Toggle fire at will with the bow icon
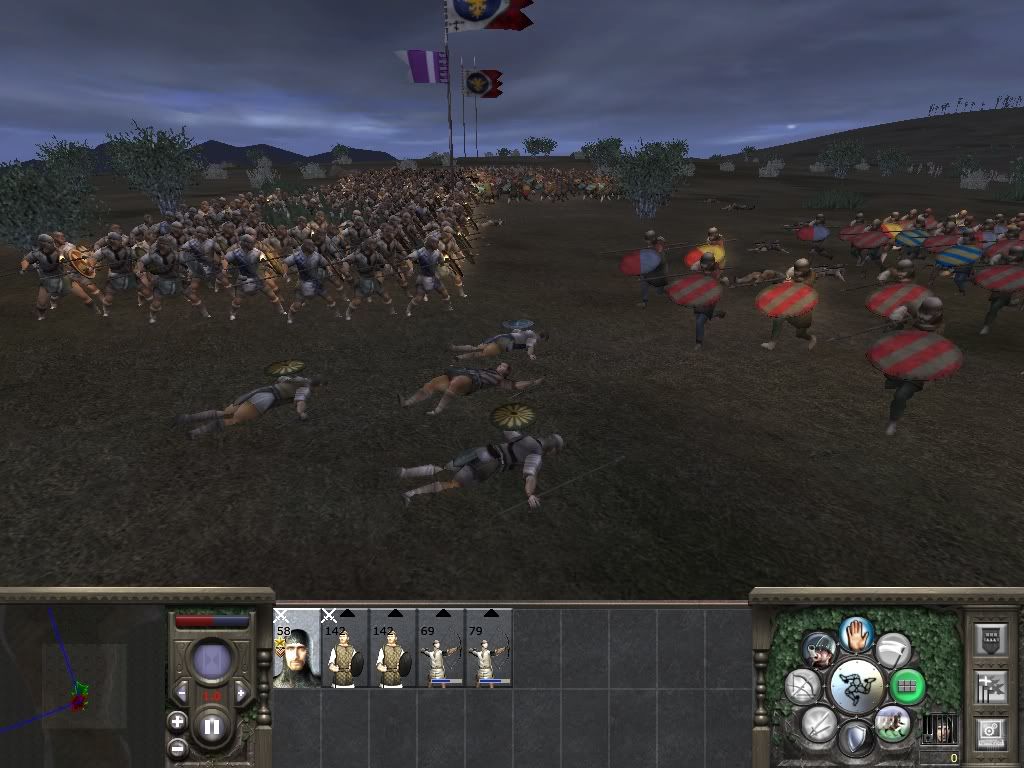 point(803,687)
